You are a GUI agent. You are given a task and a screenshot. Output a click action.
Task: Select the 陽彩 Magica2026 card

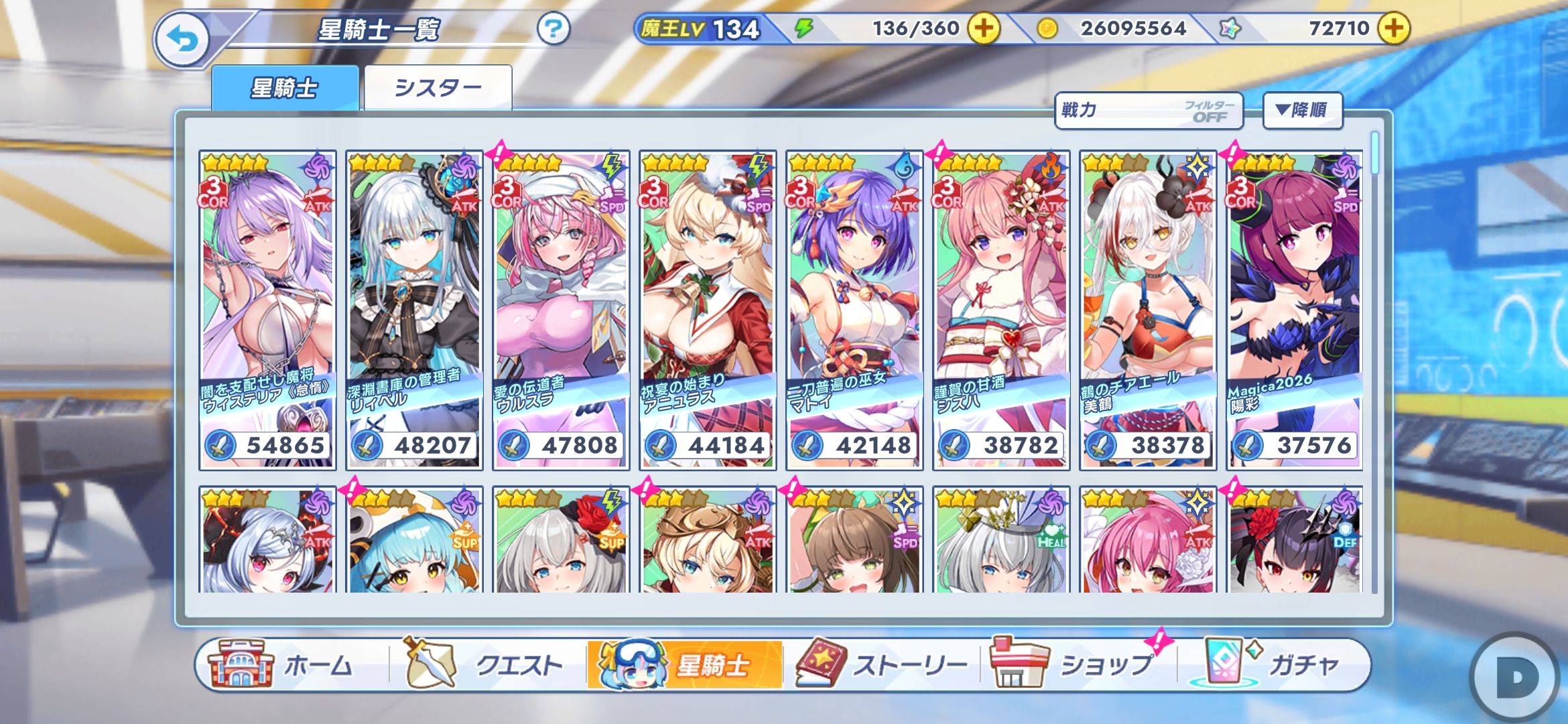pos(1295,310)
